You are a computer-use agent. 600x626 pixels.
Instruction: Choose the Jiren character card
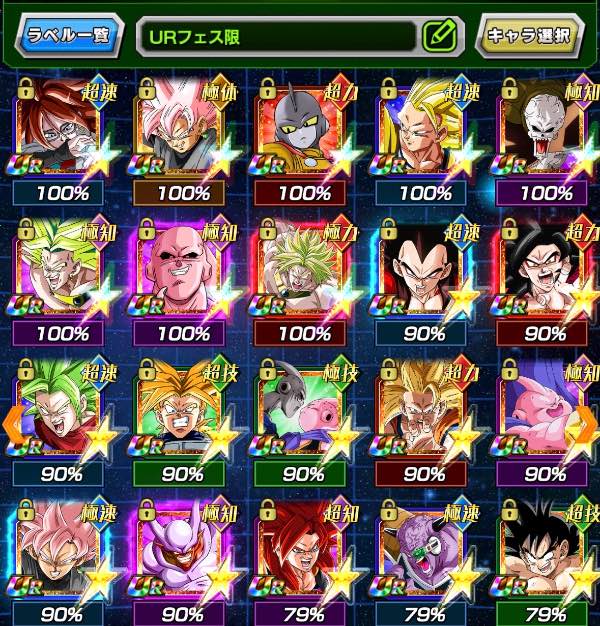(300, 125)
